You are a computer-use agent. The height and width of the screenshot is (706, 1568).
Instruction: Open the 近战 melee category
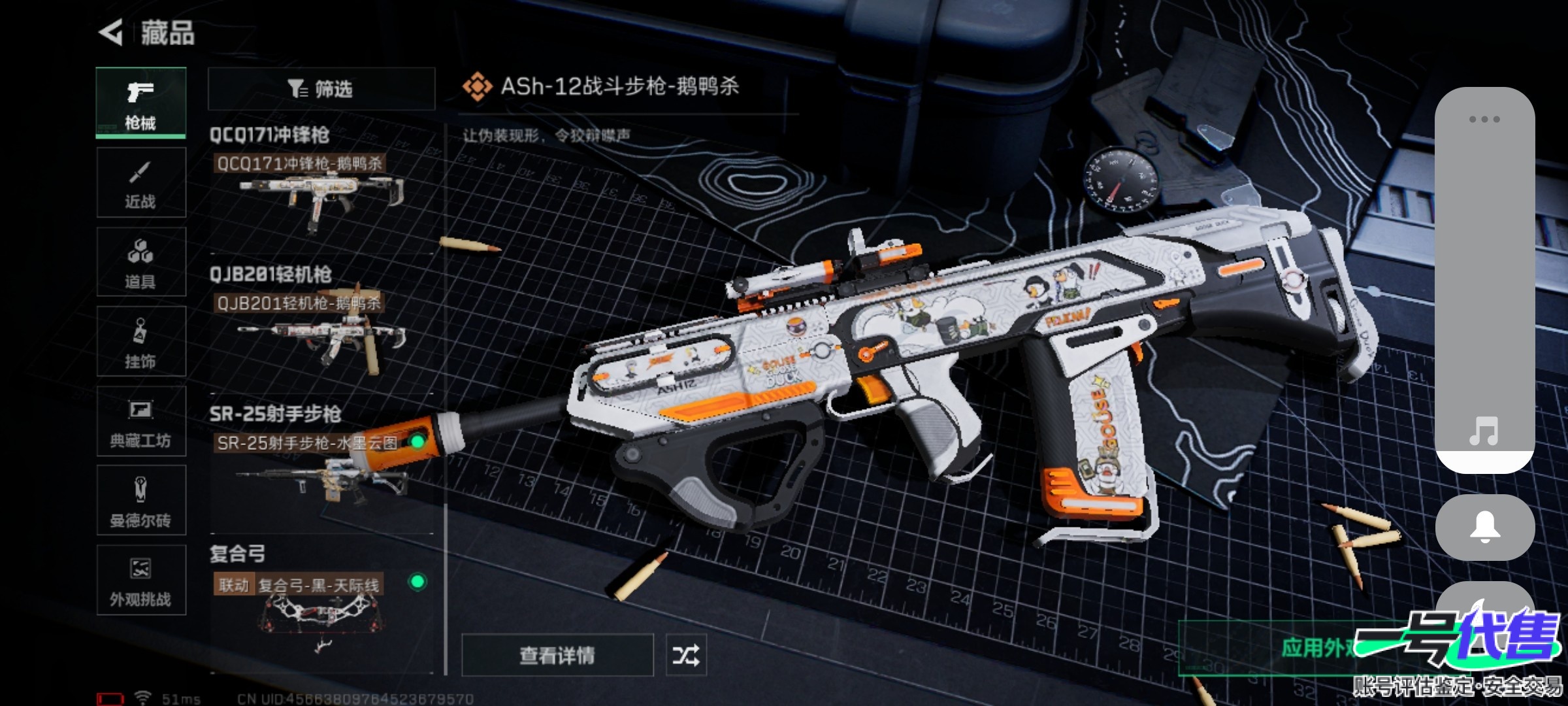coord(140,183)
